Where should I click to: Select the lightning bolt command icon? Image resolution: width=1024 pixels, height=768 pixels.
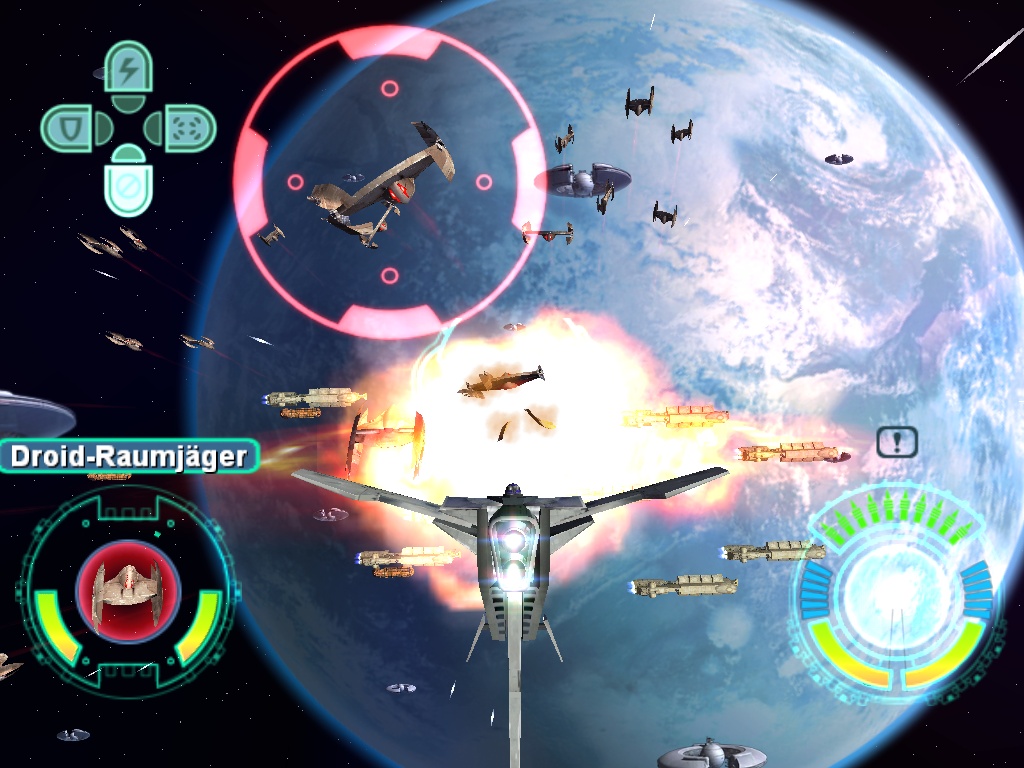(128, 70)
